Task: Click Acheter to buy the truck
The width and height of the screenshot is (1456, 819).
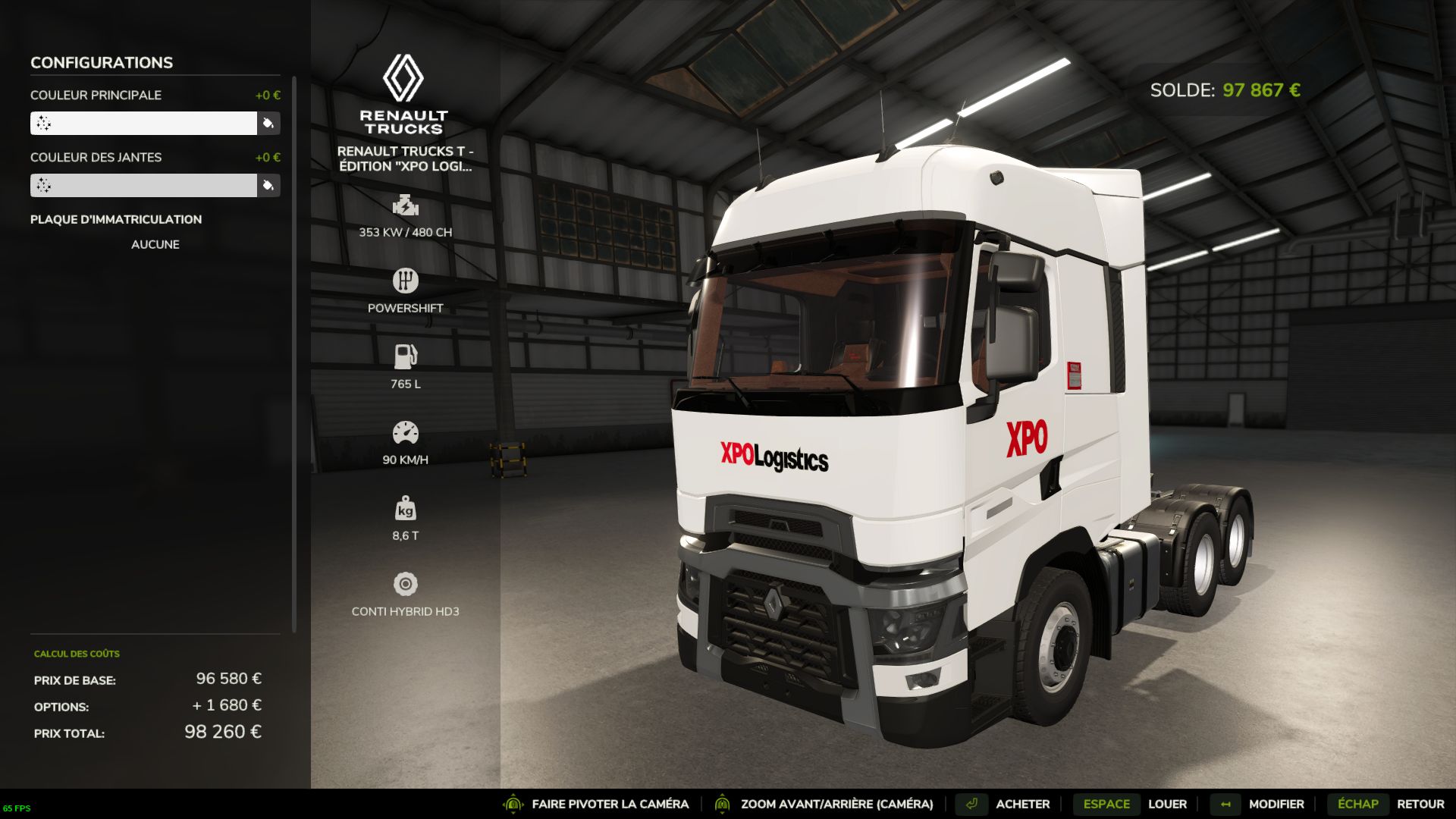Action: point(1022,804)
